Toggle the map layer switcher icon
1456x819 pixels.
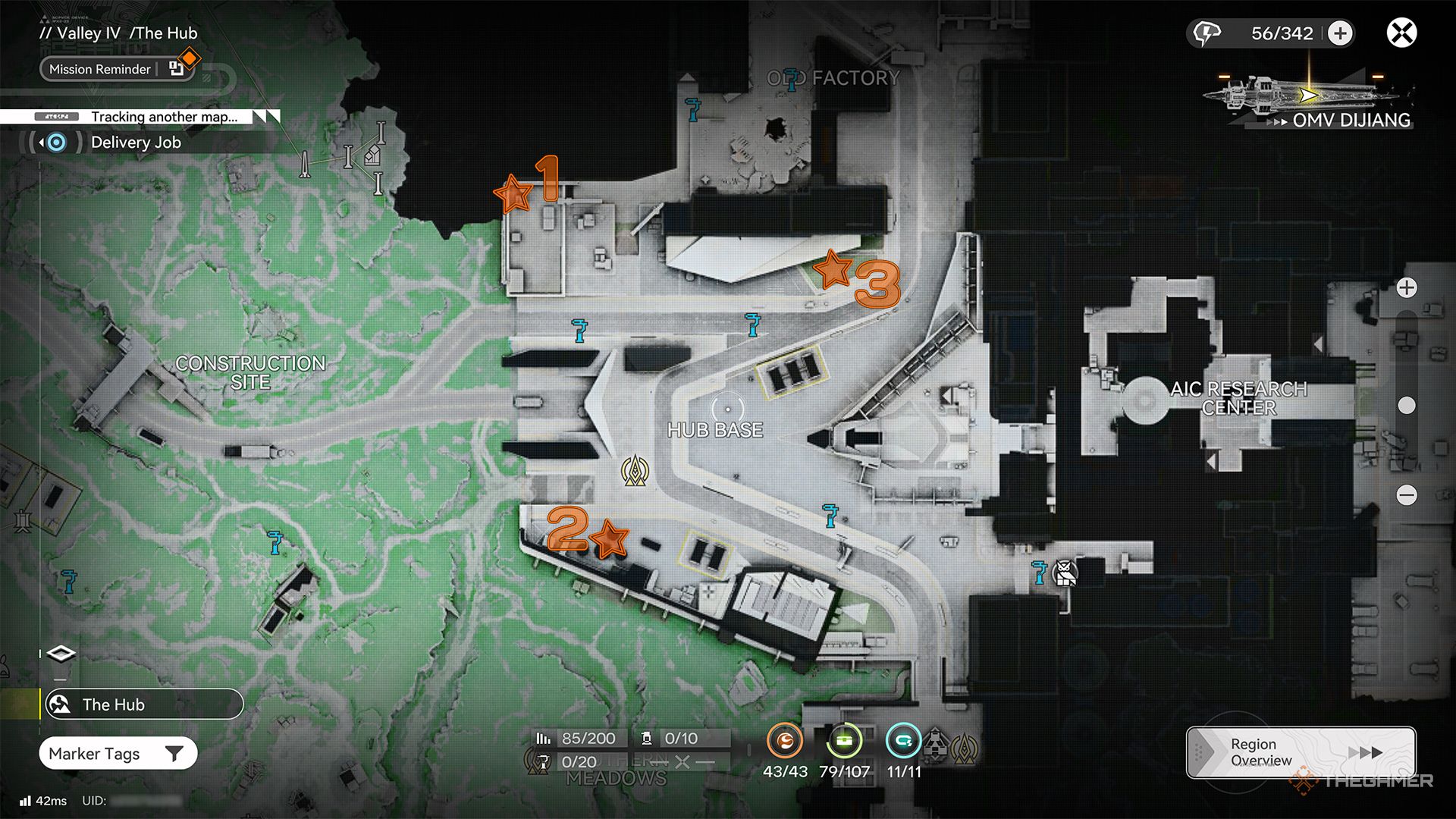(61, 654)
